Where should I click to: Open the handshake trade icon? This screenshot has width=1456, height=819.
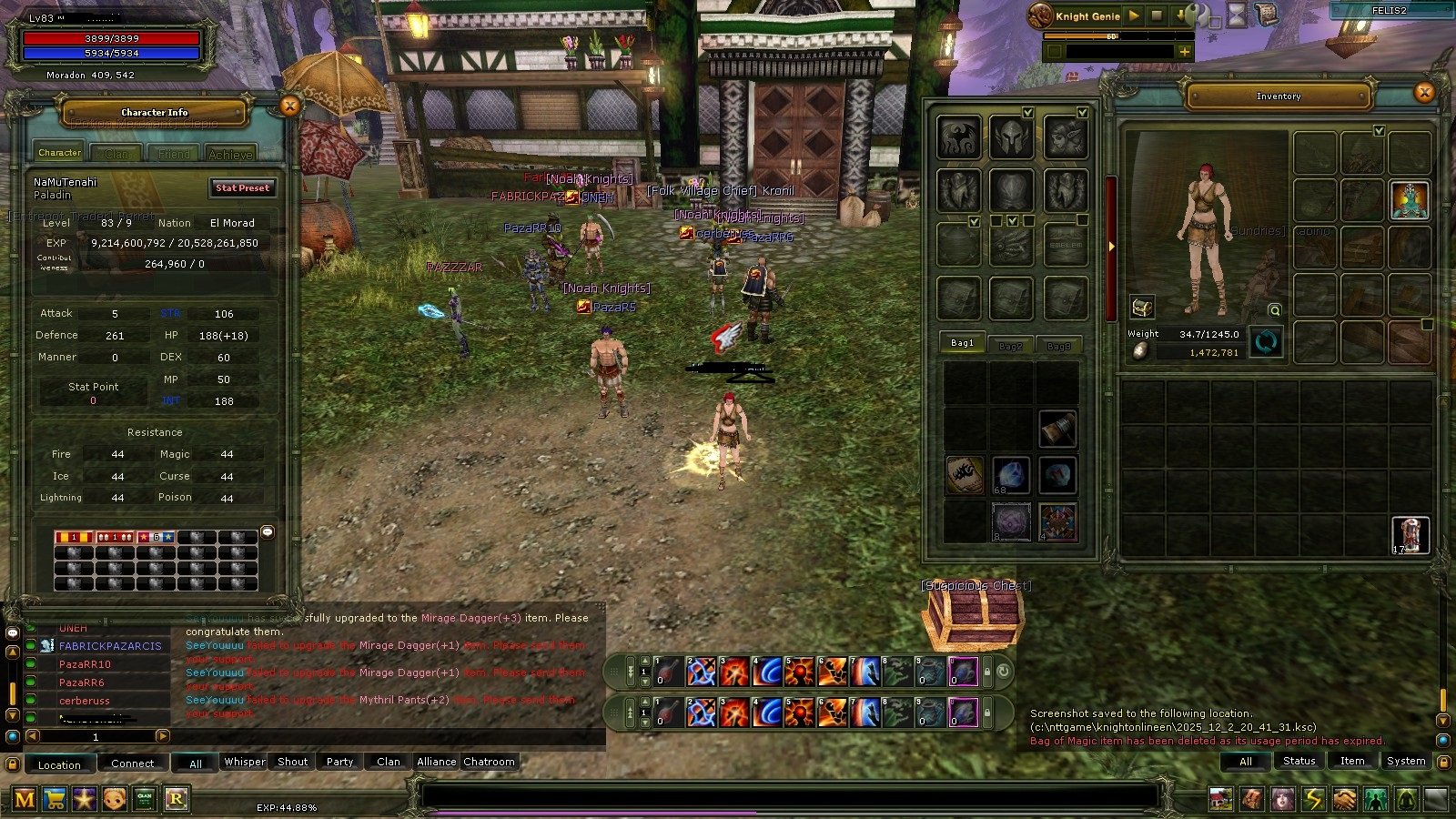pyautogui.click(x=1344, y=799)
